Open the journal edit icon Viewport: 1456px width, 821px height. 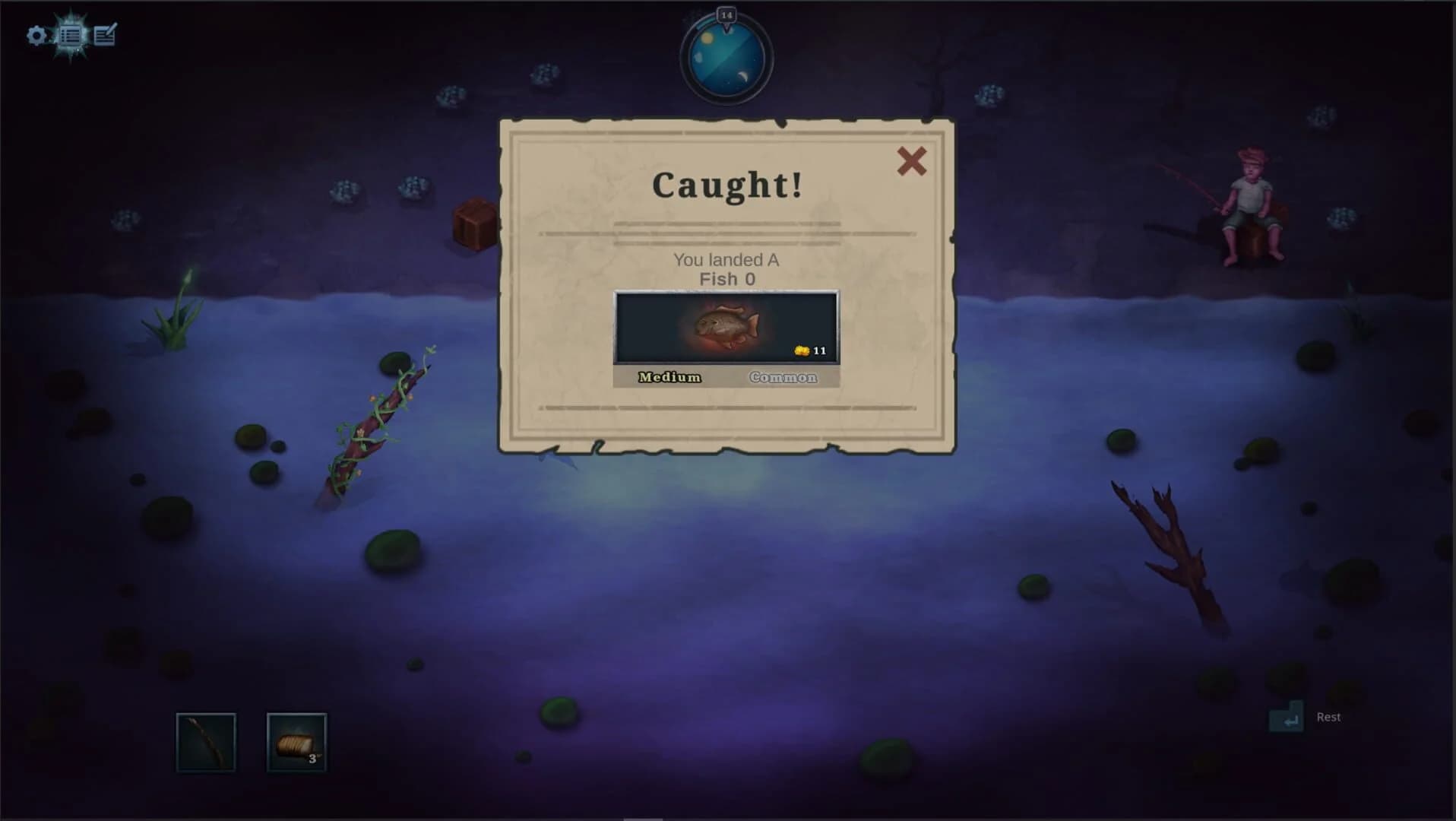pos(106,34)
